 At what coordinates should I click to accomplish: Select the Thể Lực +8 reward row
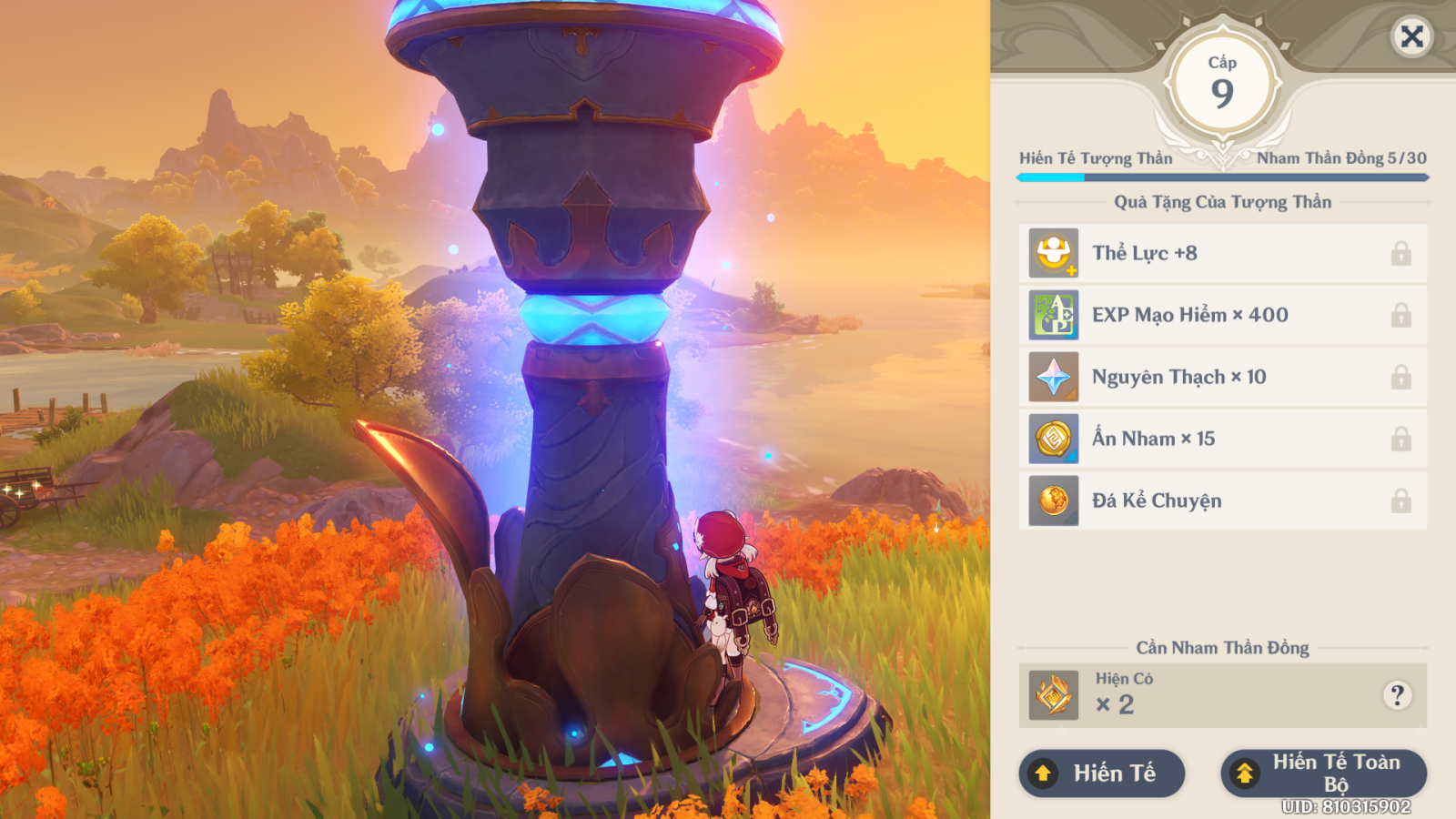click(x=1222, y=253)
